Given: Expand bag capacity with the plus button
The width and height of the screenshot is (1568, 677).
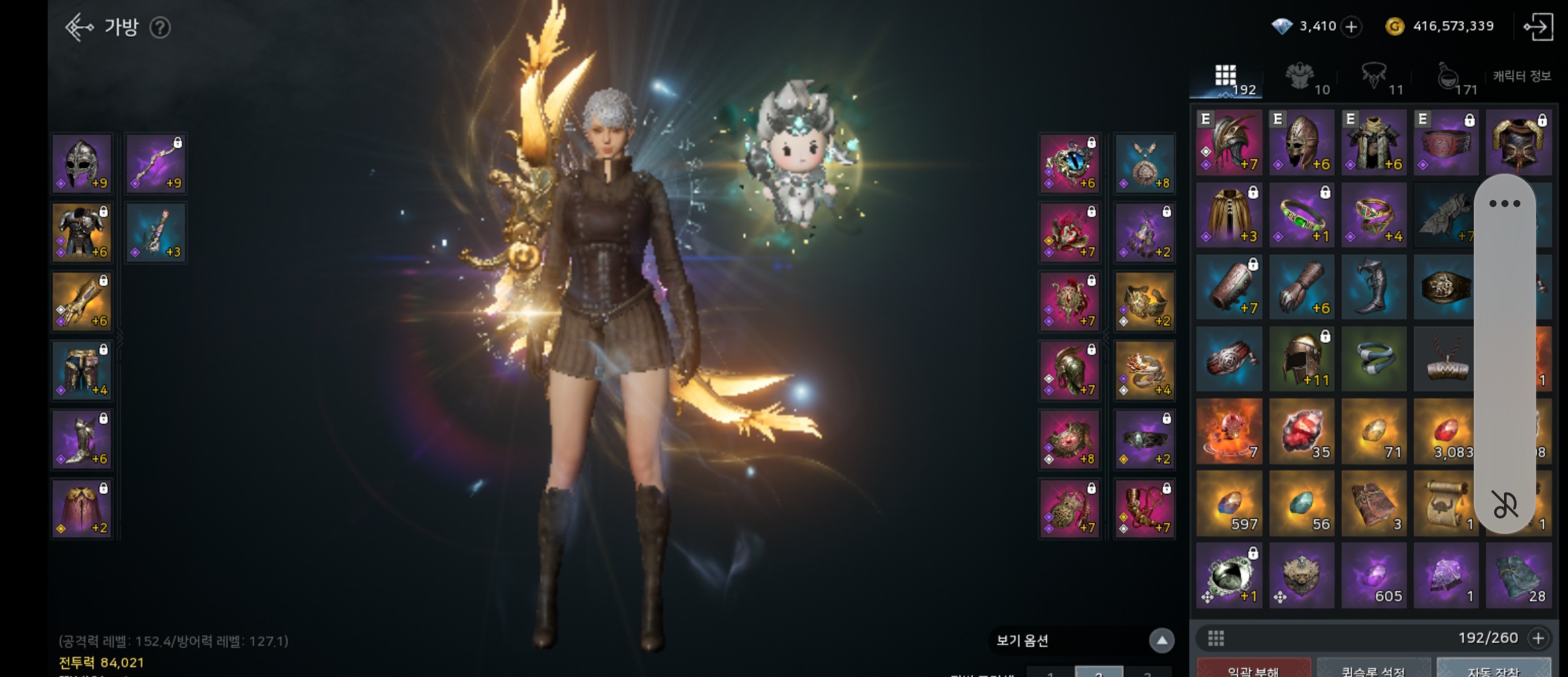Looking at the screenshot, I should 1539,638.
